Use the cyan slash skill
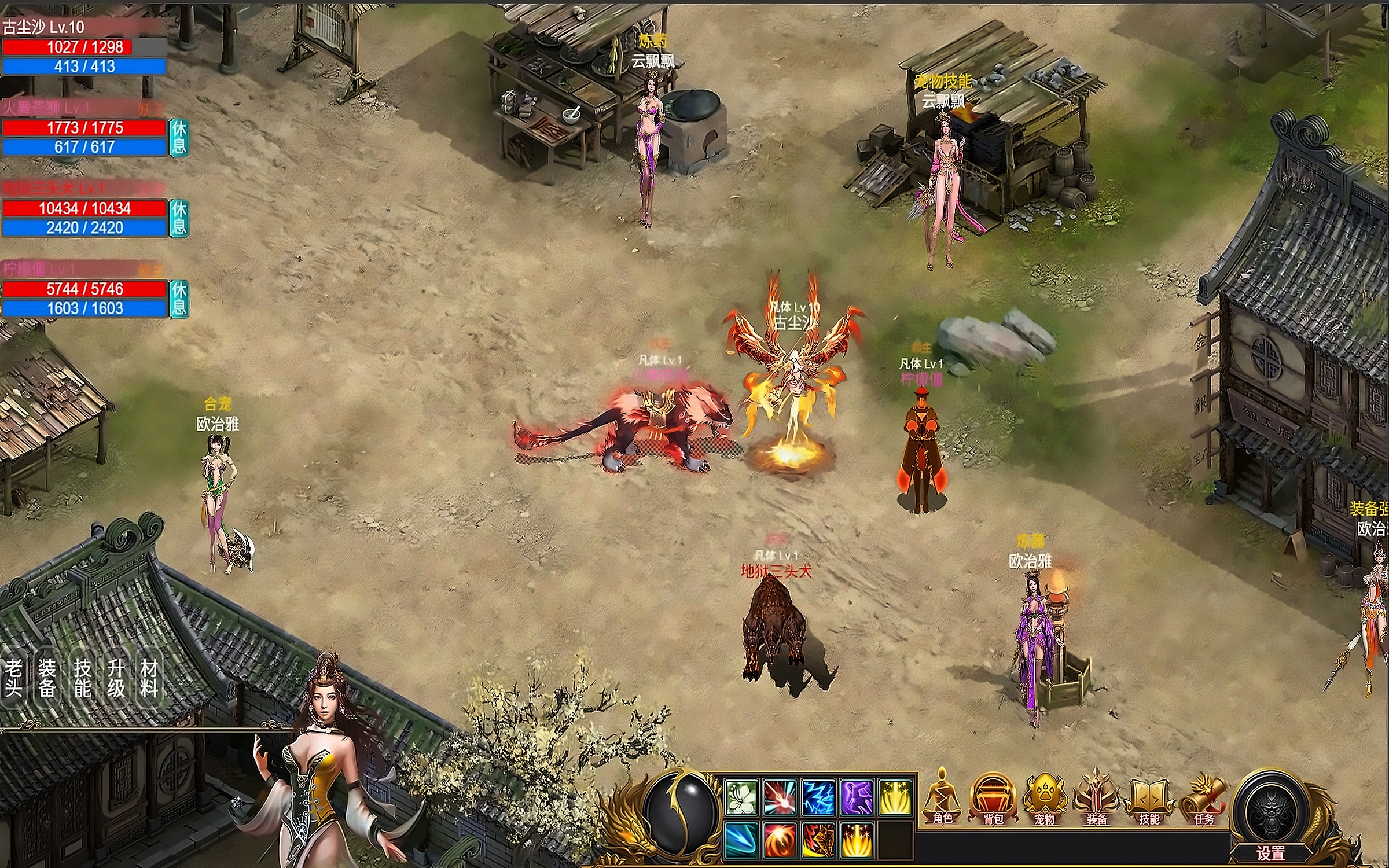Image resolution: width=1389 pixels, height=868 pixels. click(741, 839)
